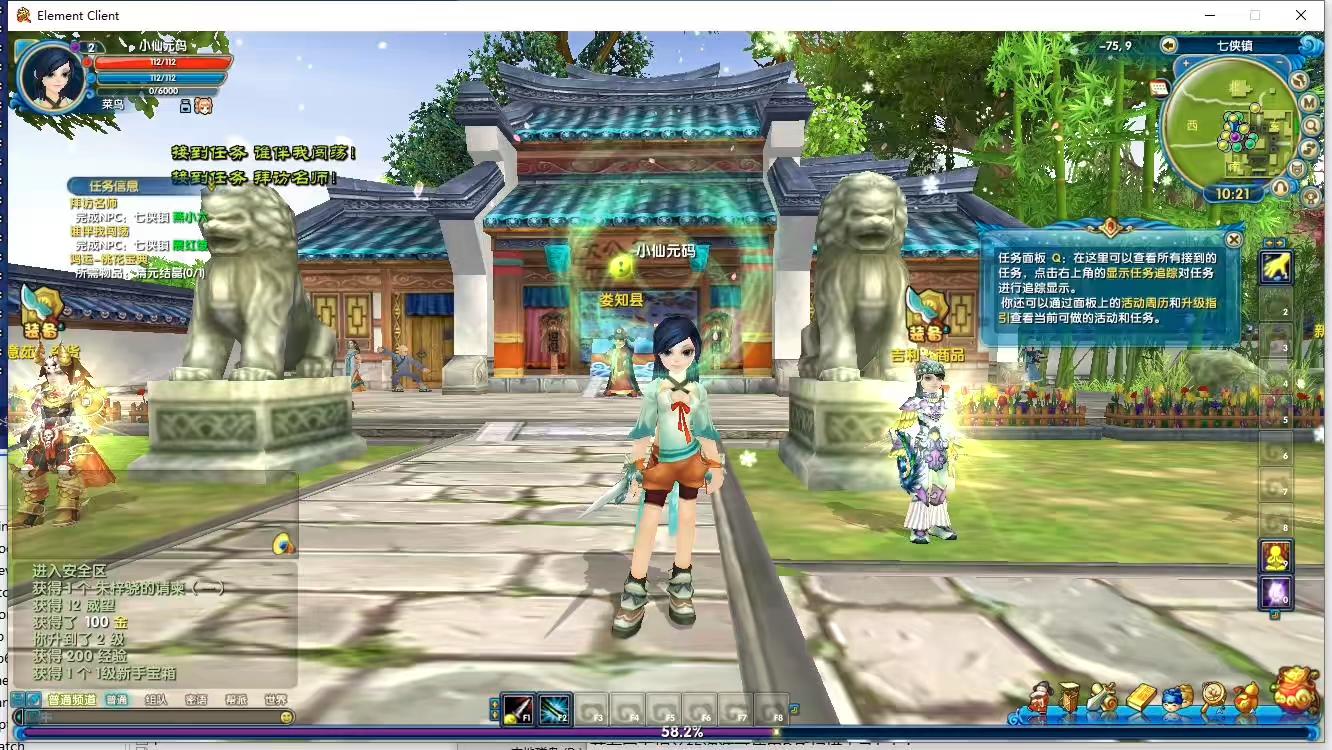
Task: Close the Element Client window
Action: [x=1301, y=15]
